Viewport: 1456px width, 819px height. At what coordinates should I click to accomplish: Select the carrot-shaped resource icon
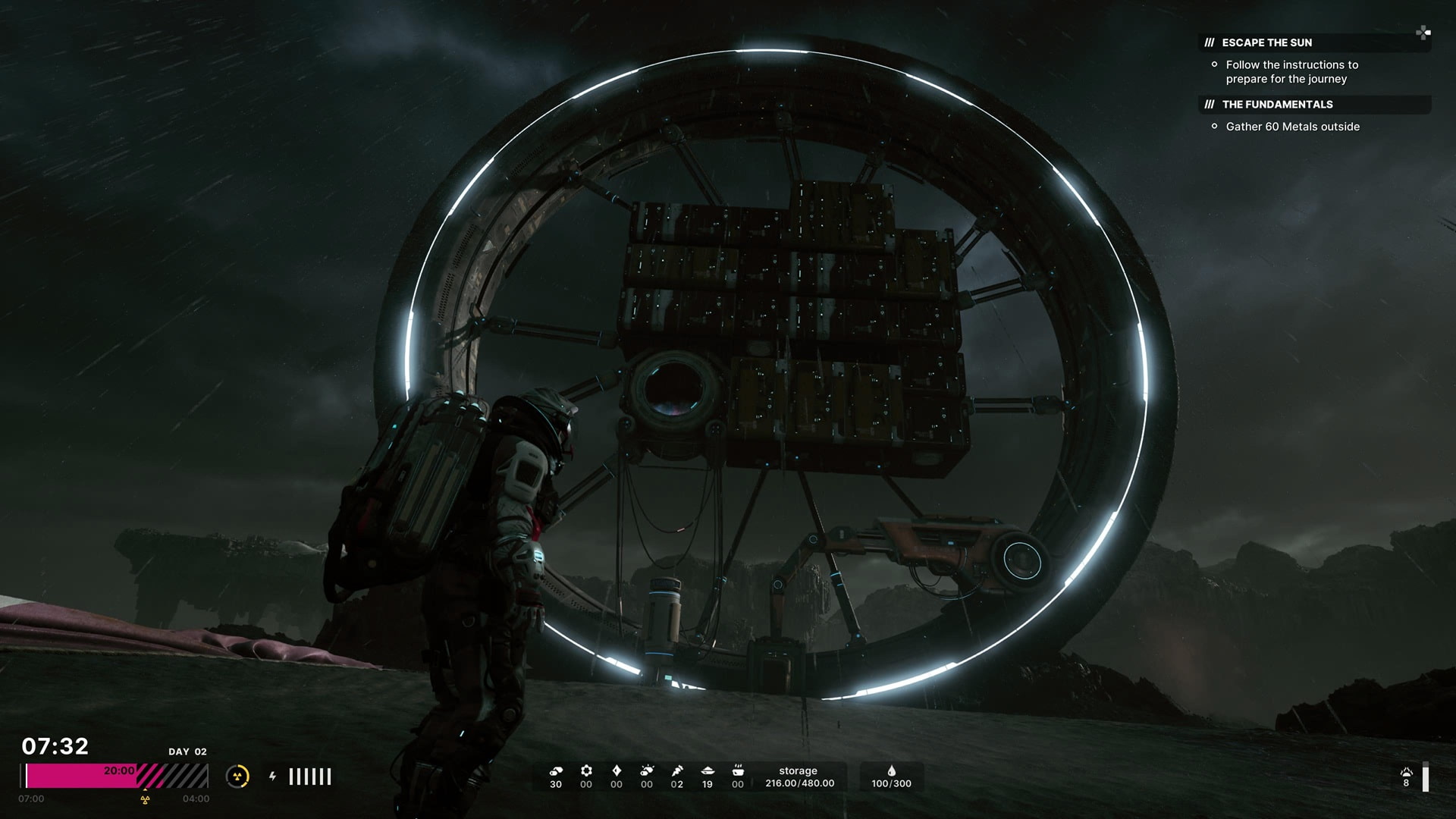pos(677,771)
